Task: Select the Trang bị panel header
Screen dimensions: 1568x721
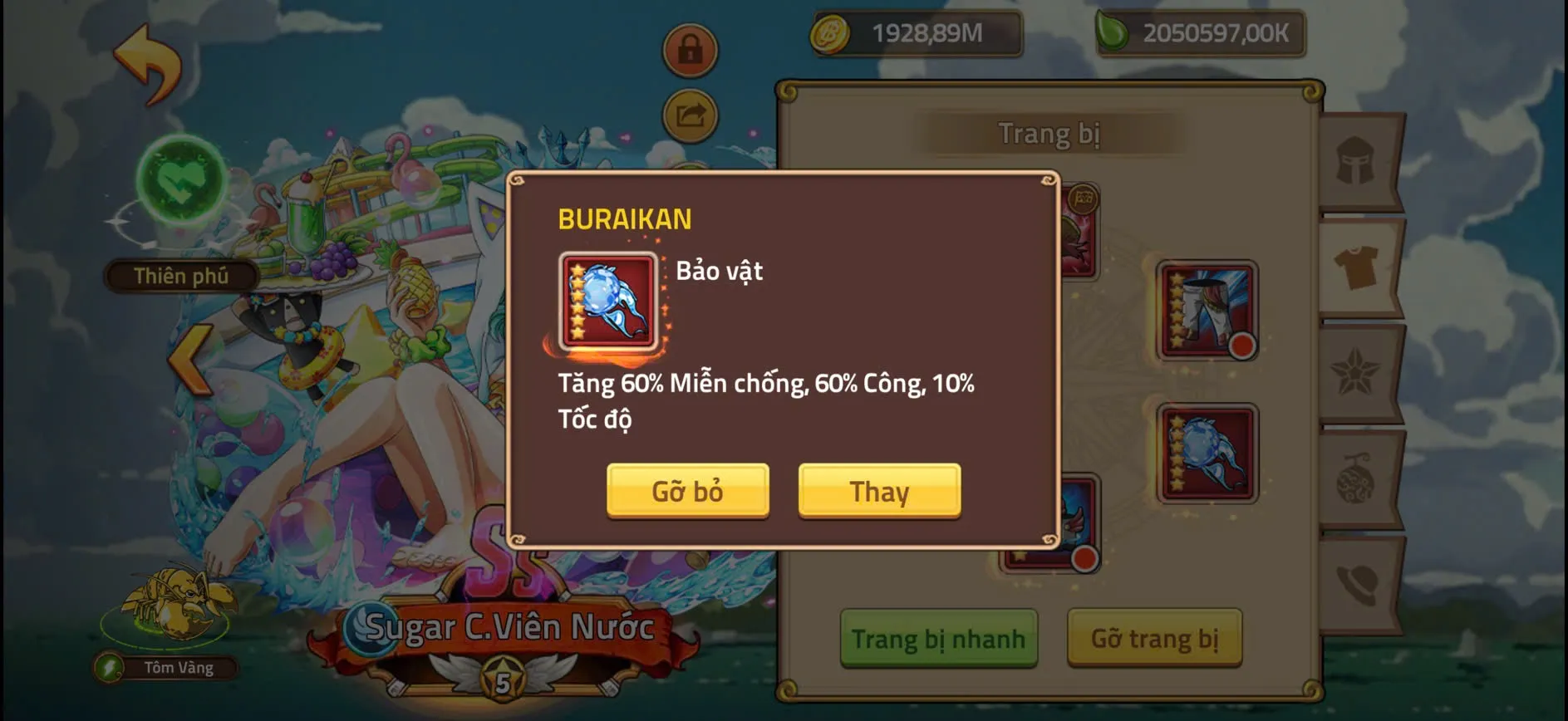Action: click(x=1049, y=133)
